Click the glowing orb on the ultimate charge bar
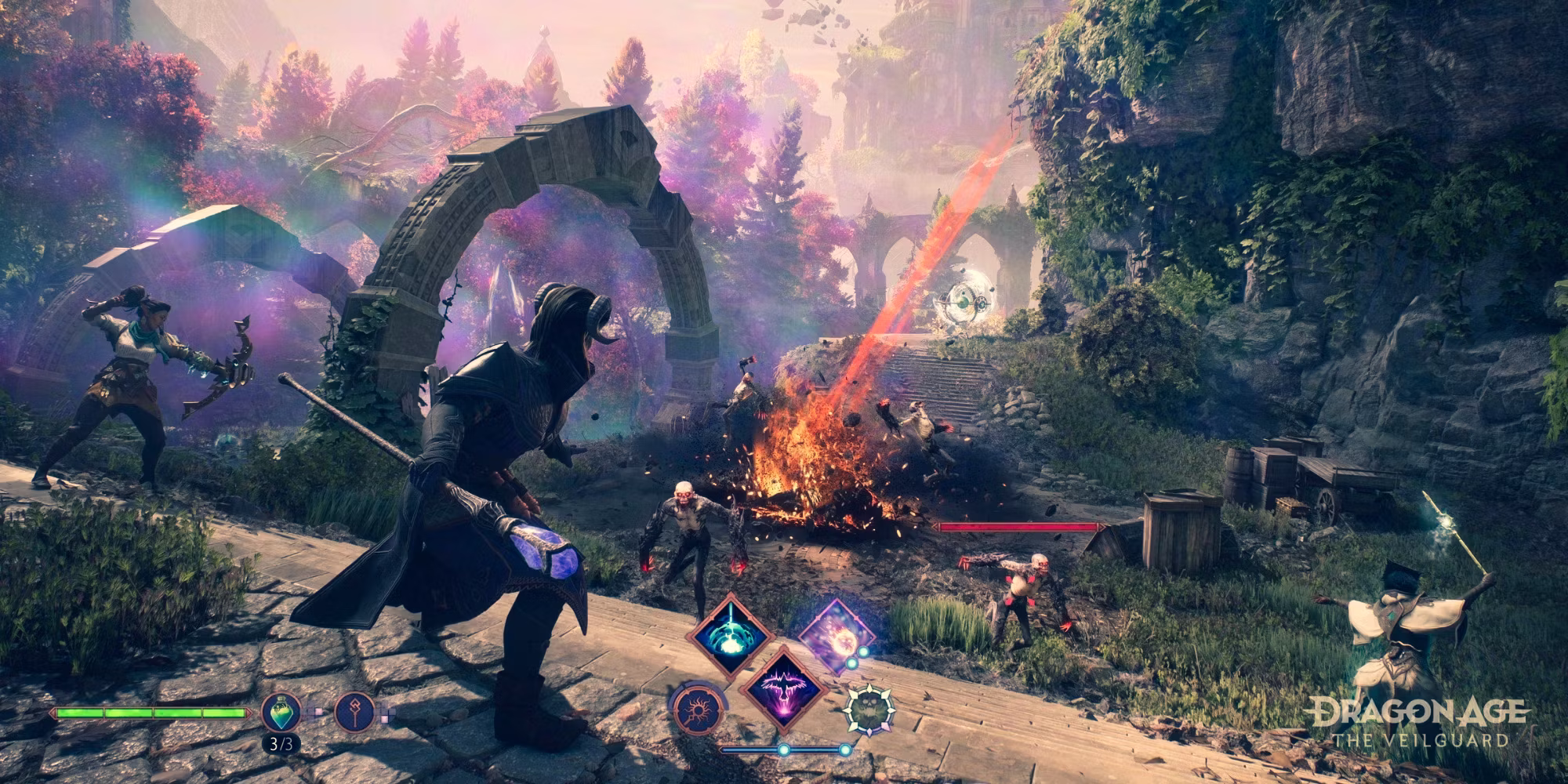This screenshot has width=1568, height=784. click(784, 750)
